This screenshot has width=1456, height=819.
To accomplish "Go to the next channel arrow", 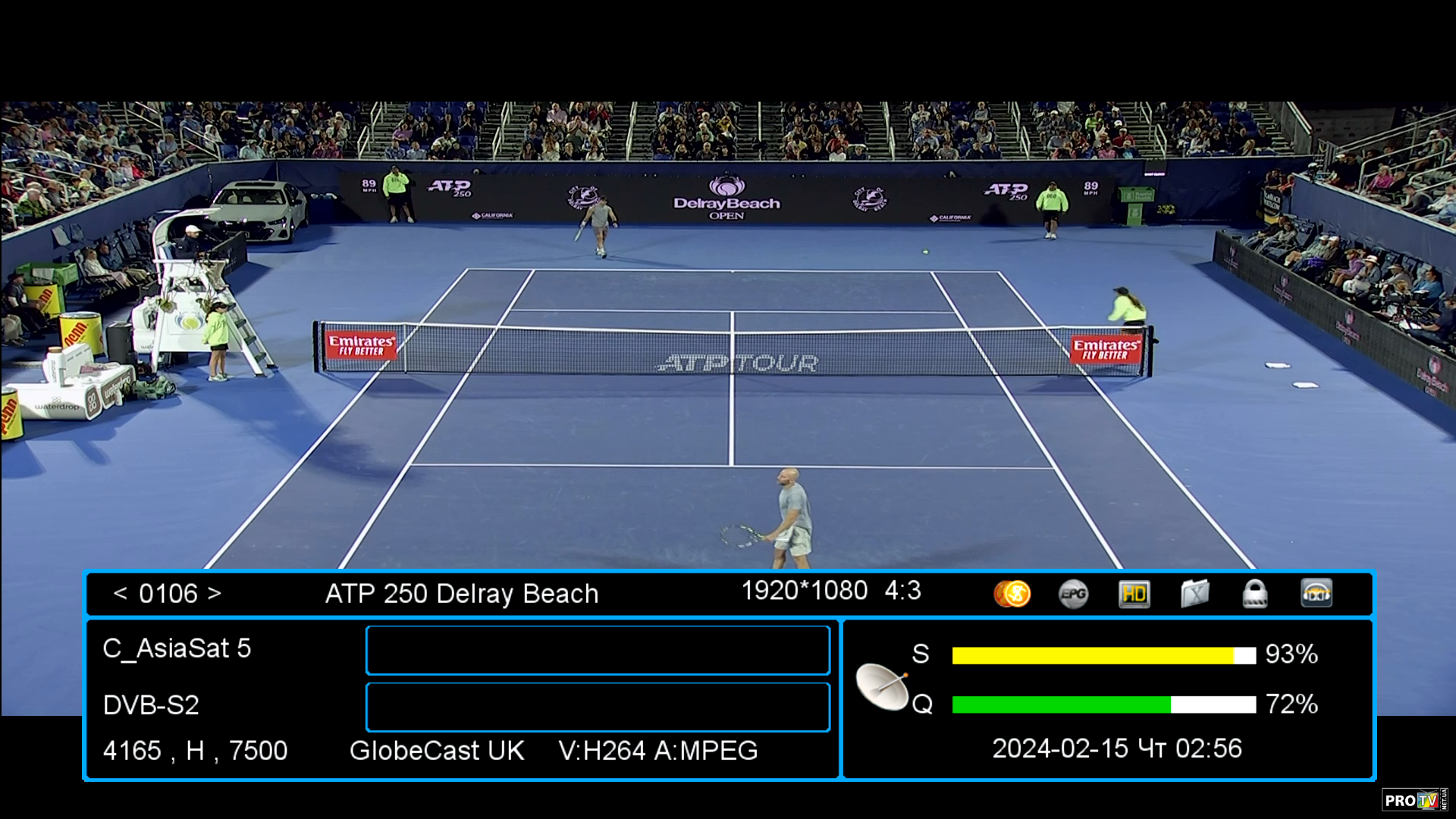I will (x=215, y=594).
